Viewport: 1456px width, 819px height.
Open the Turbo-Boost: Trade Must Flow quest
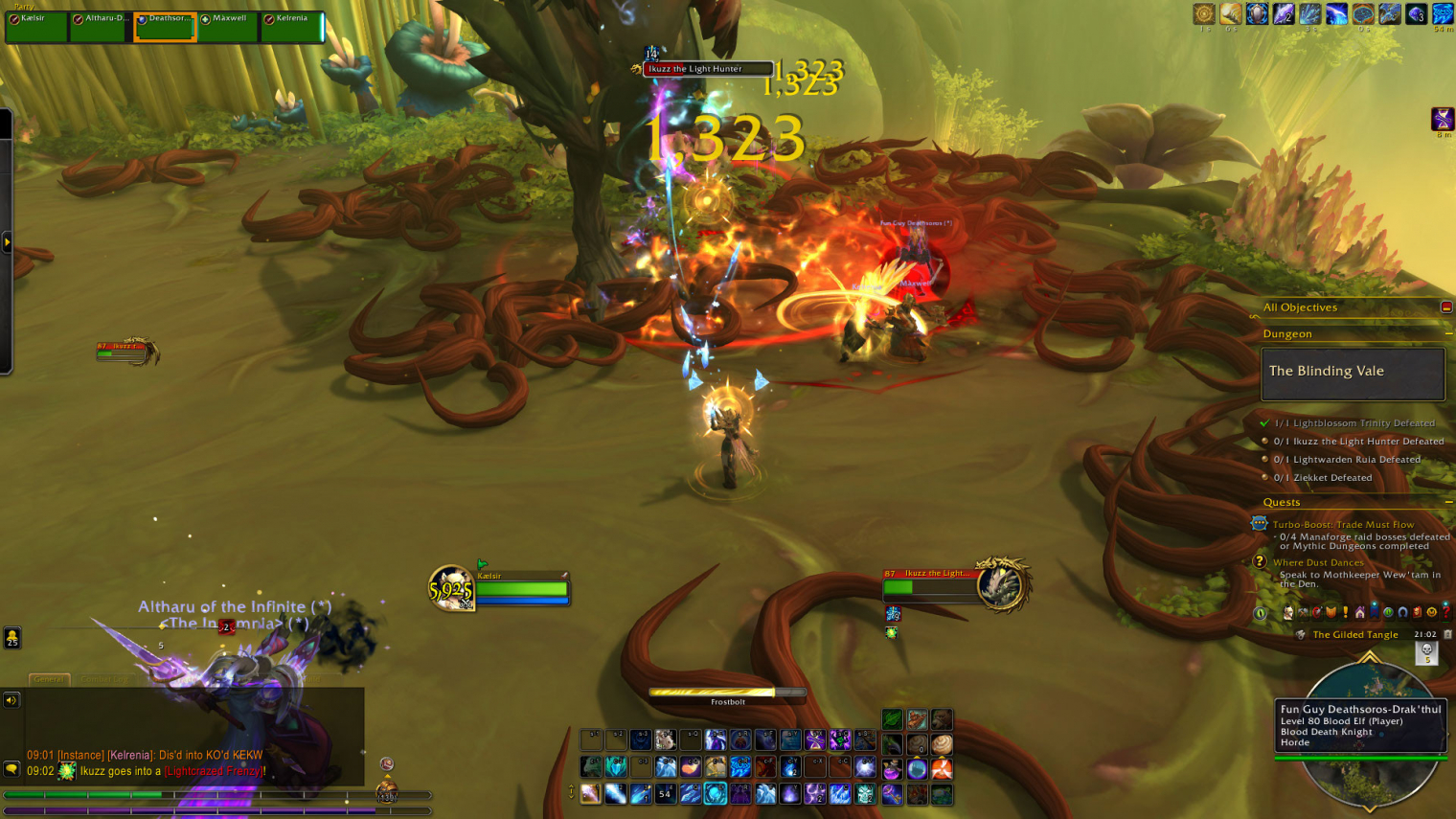tap(1342, 524)
